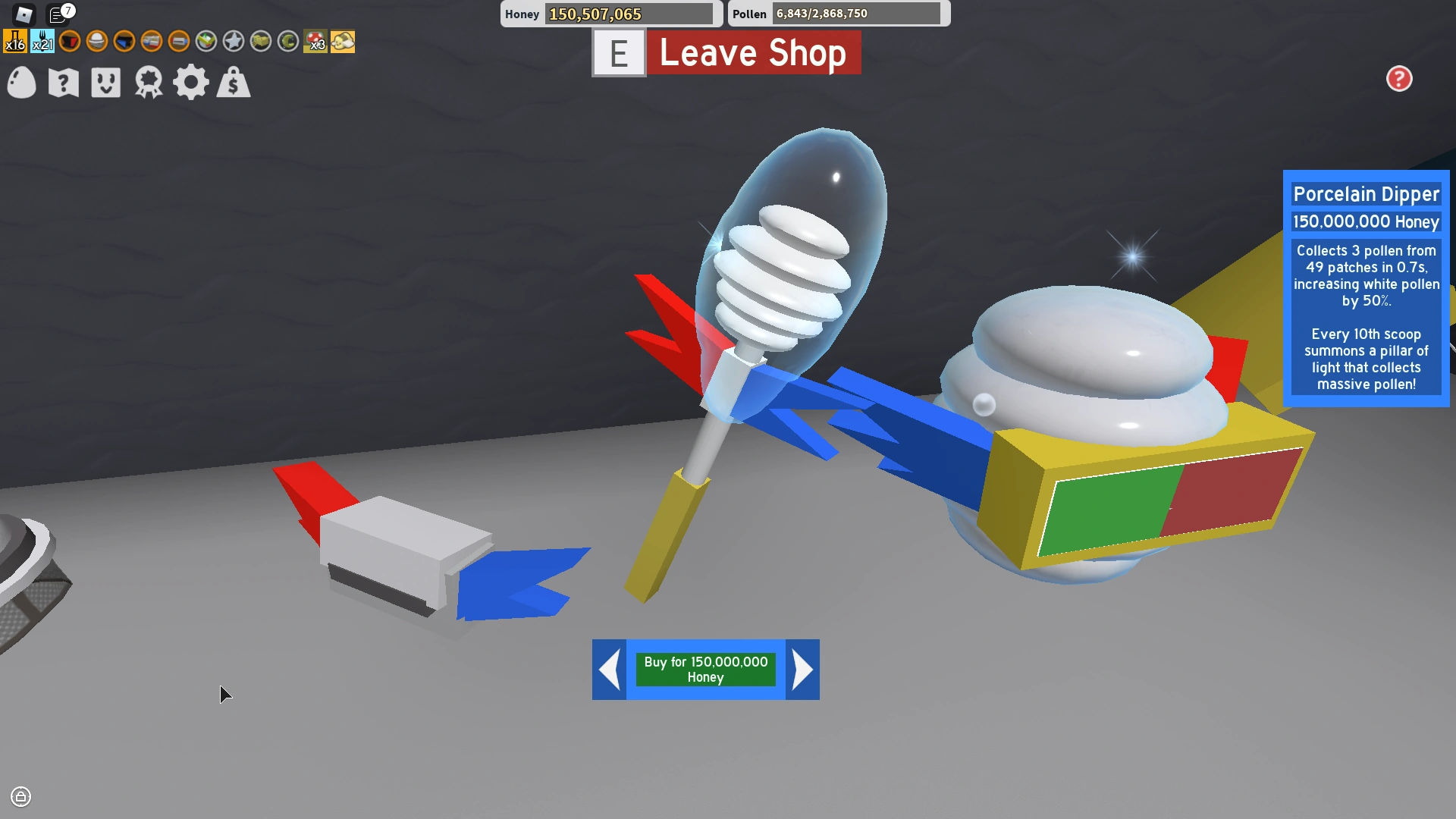The height and width of the screenshot is (819, 1456).
Task: Open the badges and achievements menu
Action: [x=149, y=83]
